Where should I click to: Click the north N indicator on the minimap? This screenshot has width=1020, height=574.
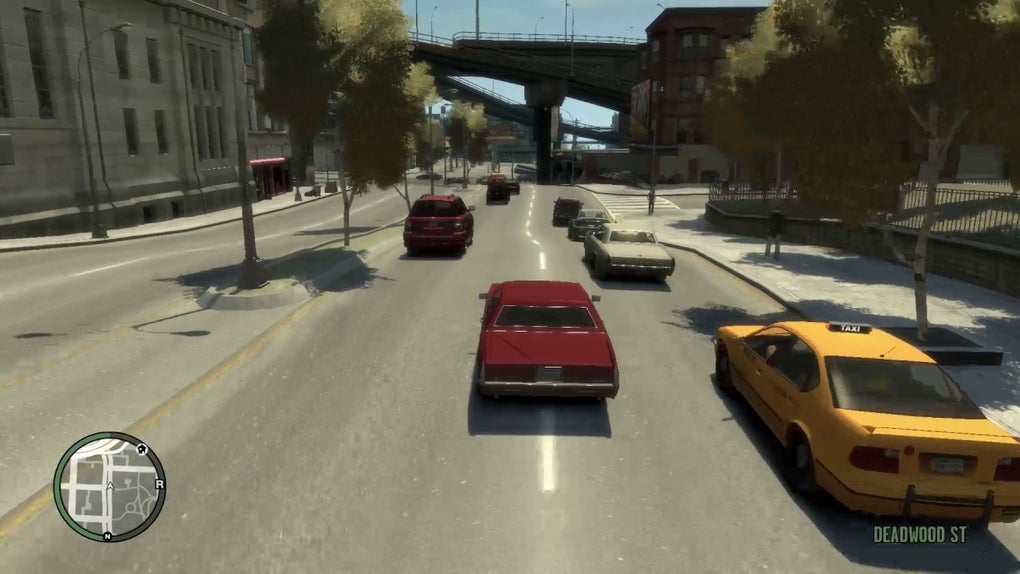point(107,536)
